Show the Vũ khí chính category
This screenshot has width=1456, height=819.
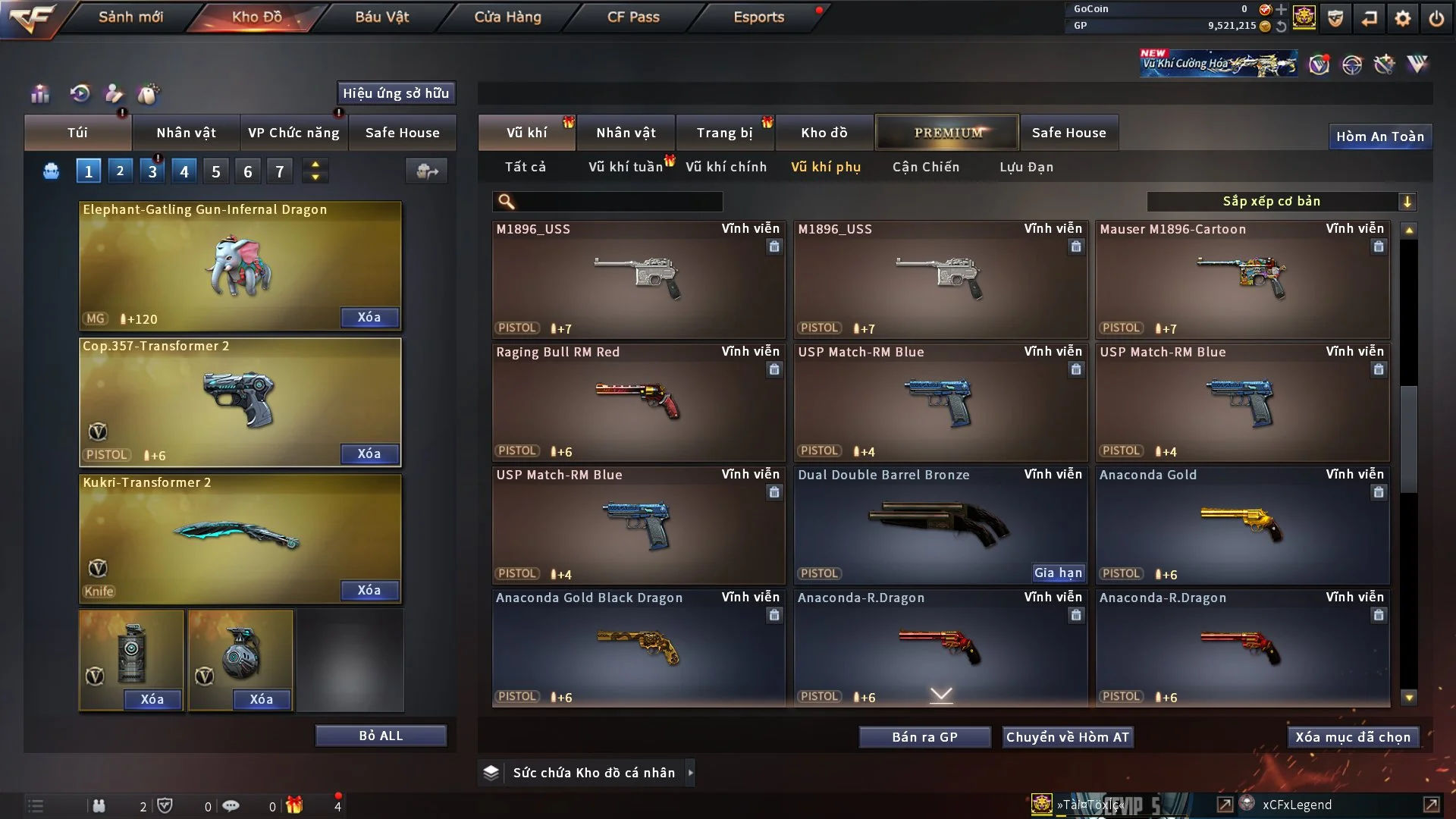726,167
